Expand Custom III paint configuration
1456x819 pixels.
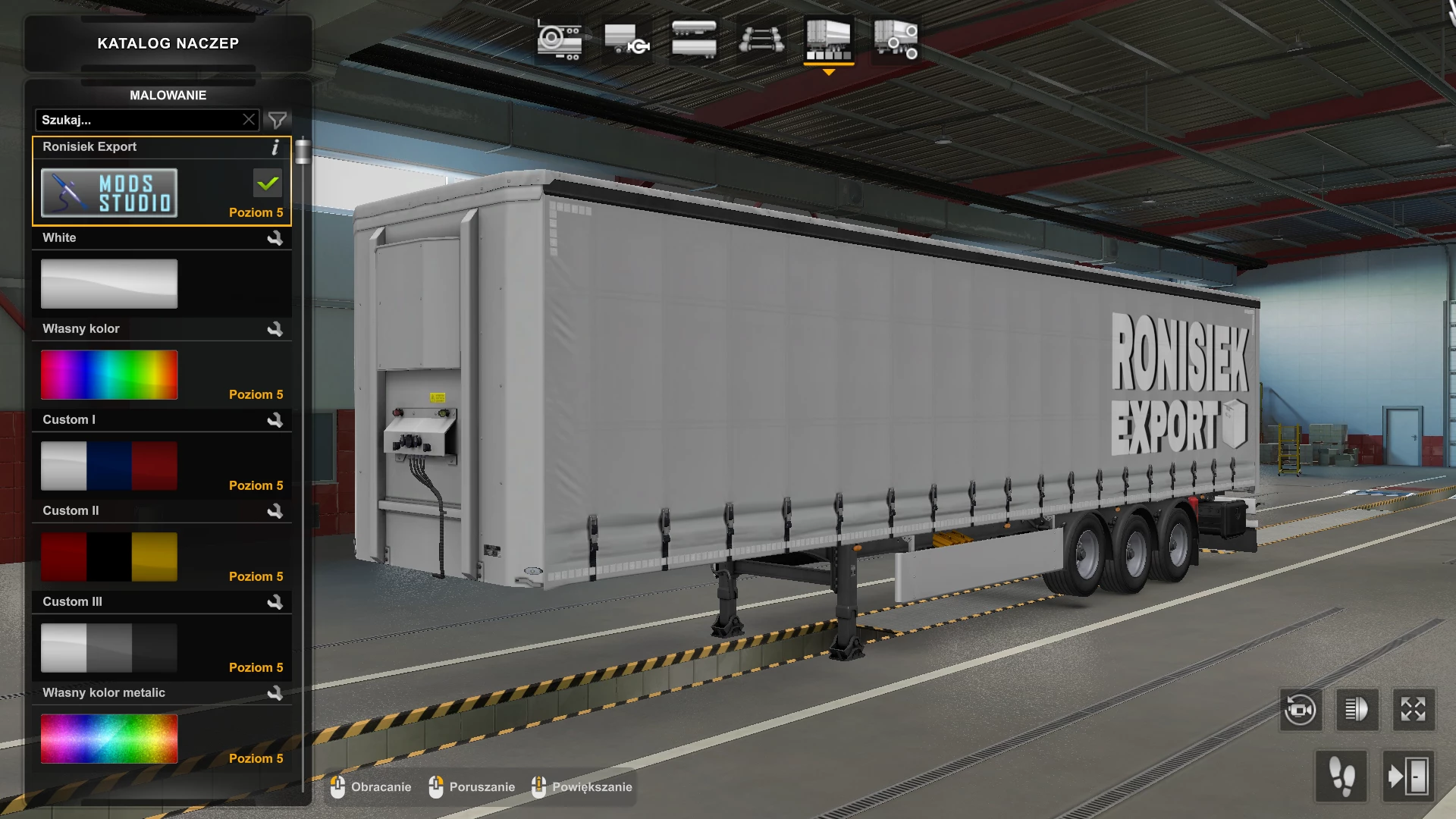coord(277,601)
